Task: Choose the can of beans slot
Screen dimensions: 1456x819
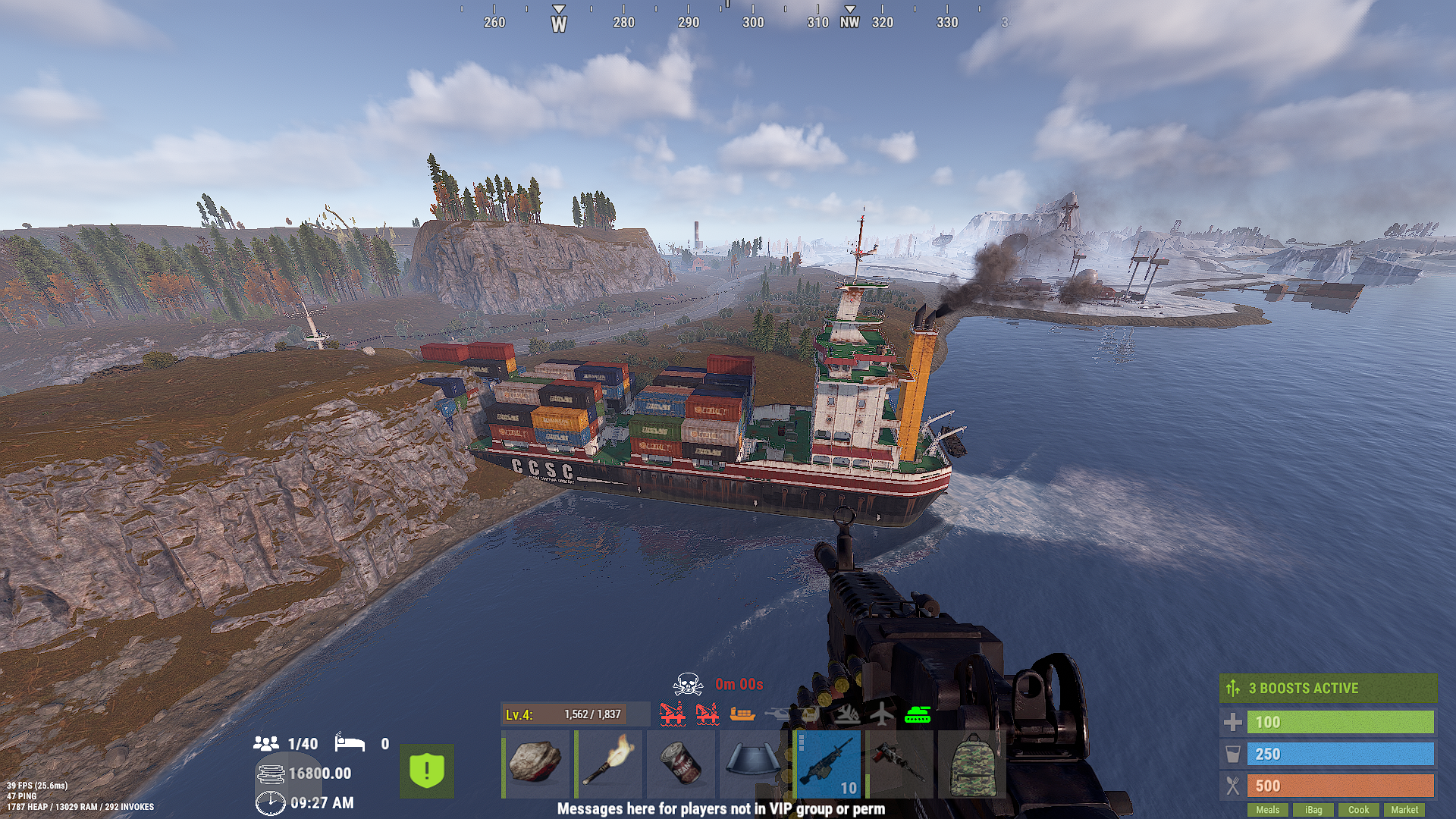Action: coord(681,764)
